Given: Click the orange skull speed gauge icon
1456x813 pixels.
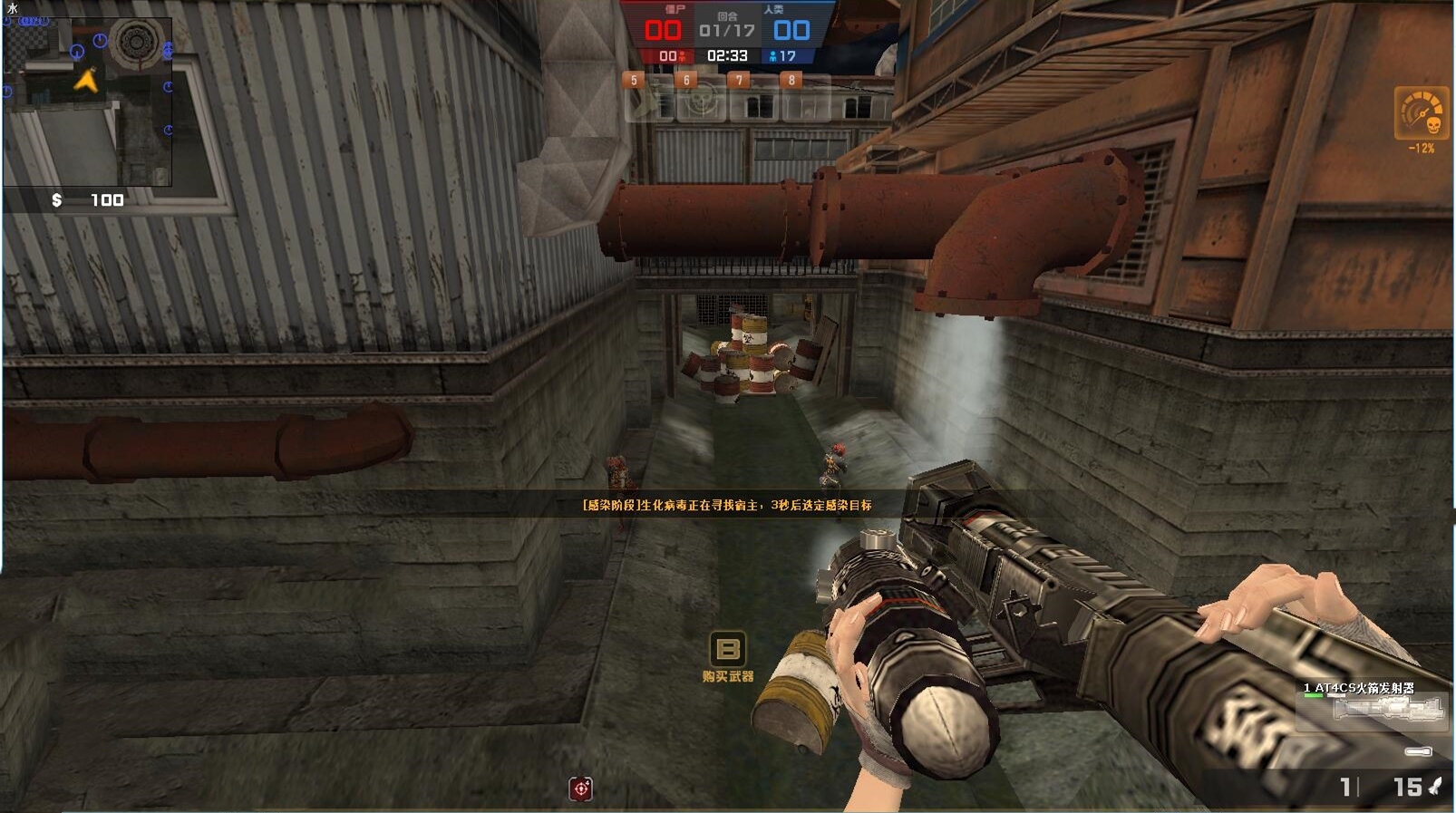Looking at the screenshot, I should (x=1421, y=114).
